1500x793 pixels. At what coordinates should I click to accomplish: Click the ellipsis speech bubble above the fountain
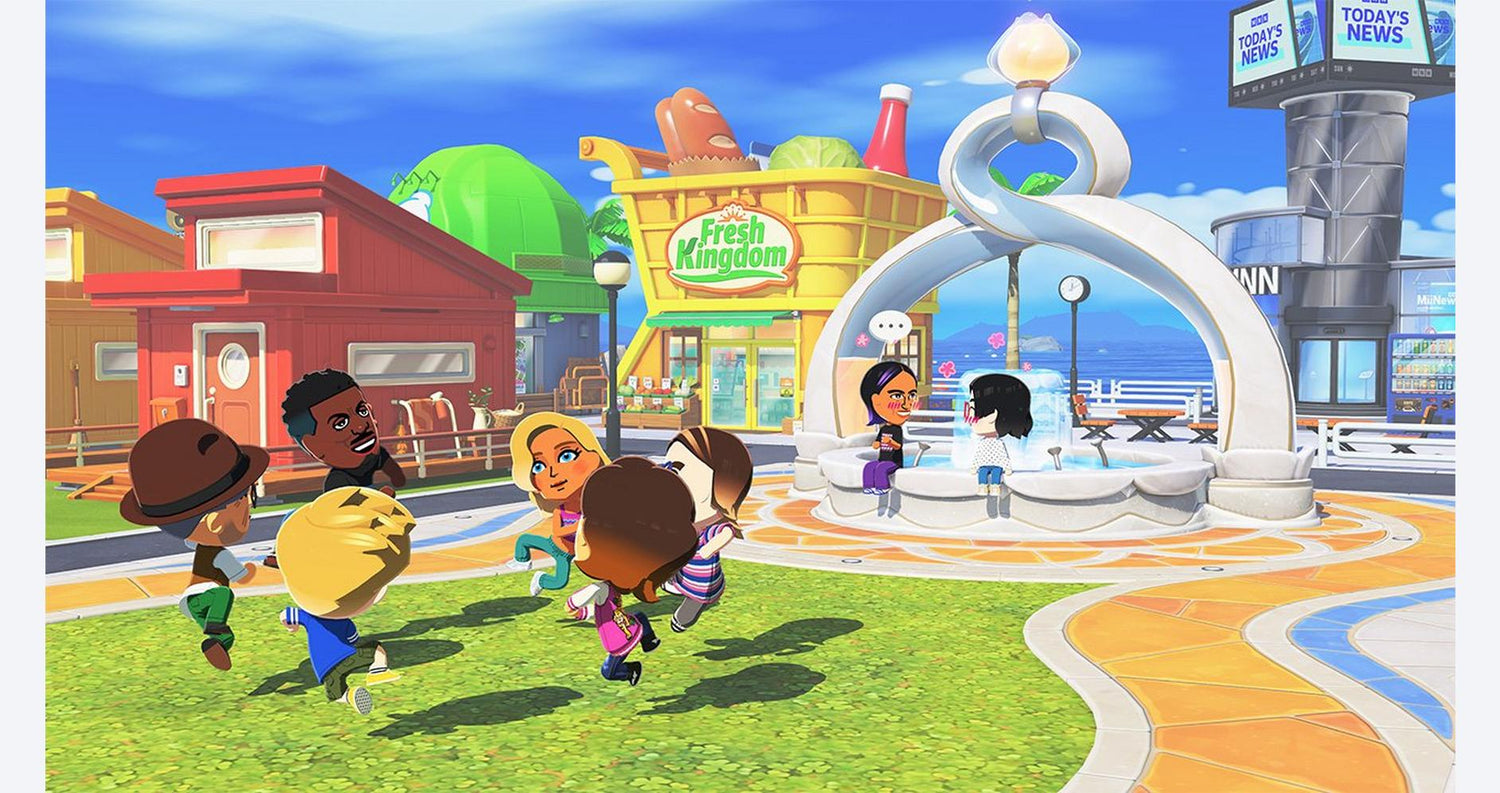[889, 326]
